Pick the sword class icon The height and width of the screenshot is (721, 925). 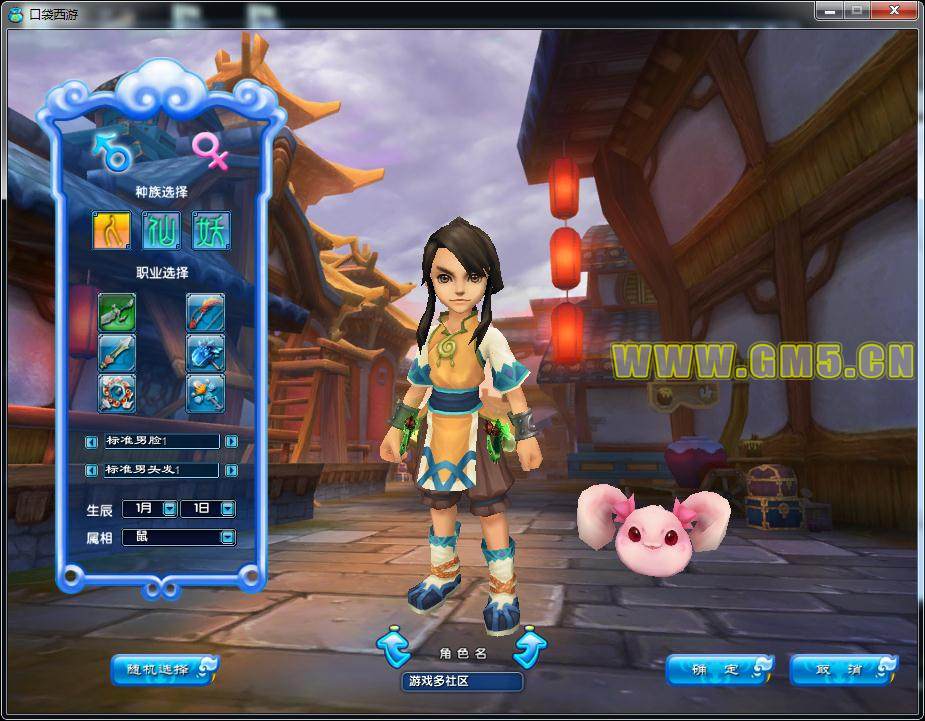pos(117,353)
